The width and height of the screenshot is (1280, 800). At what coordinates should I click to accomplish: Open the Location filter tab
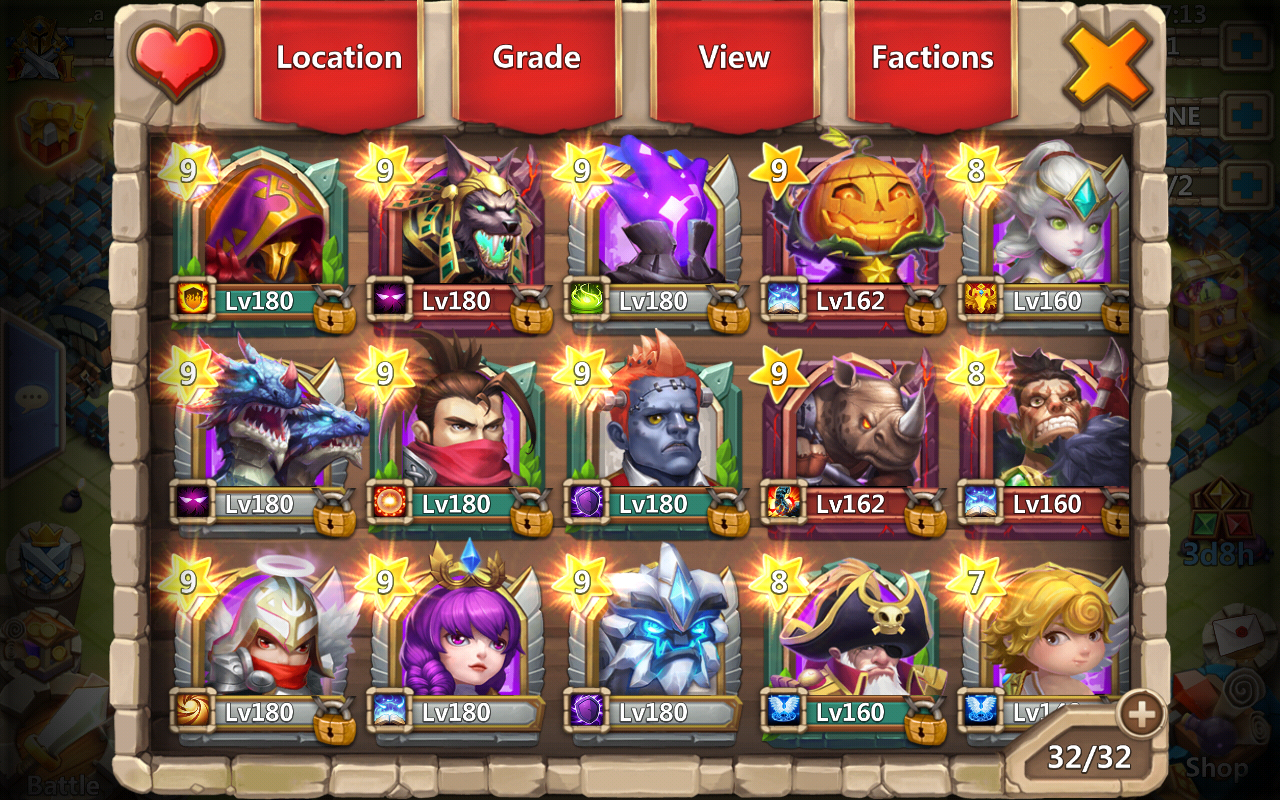339,58
